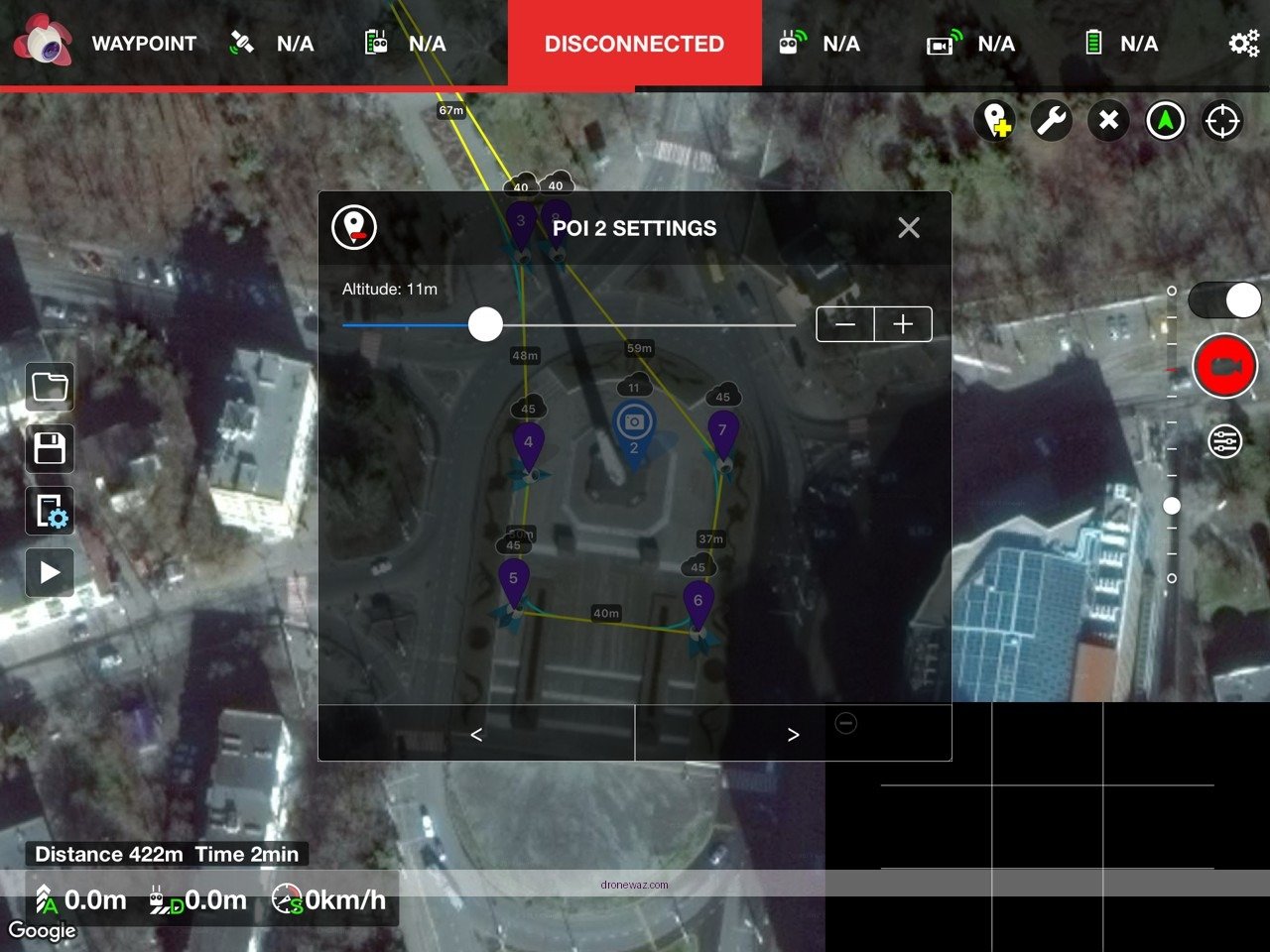Open mission settings via the wrench icon
This screenshot has height=952, width=1270.
click(1051, 120)
